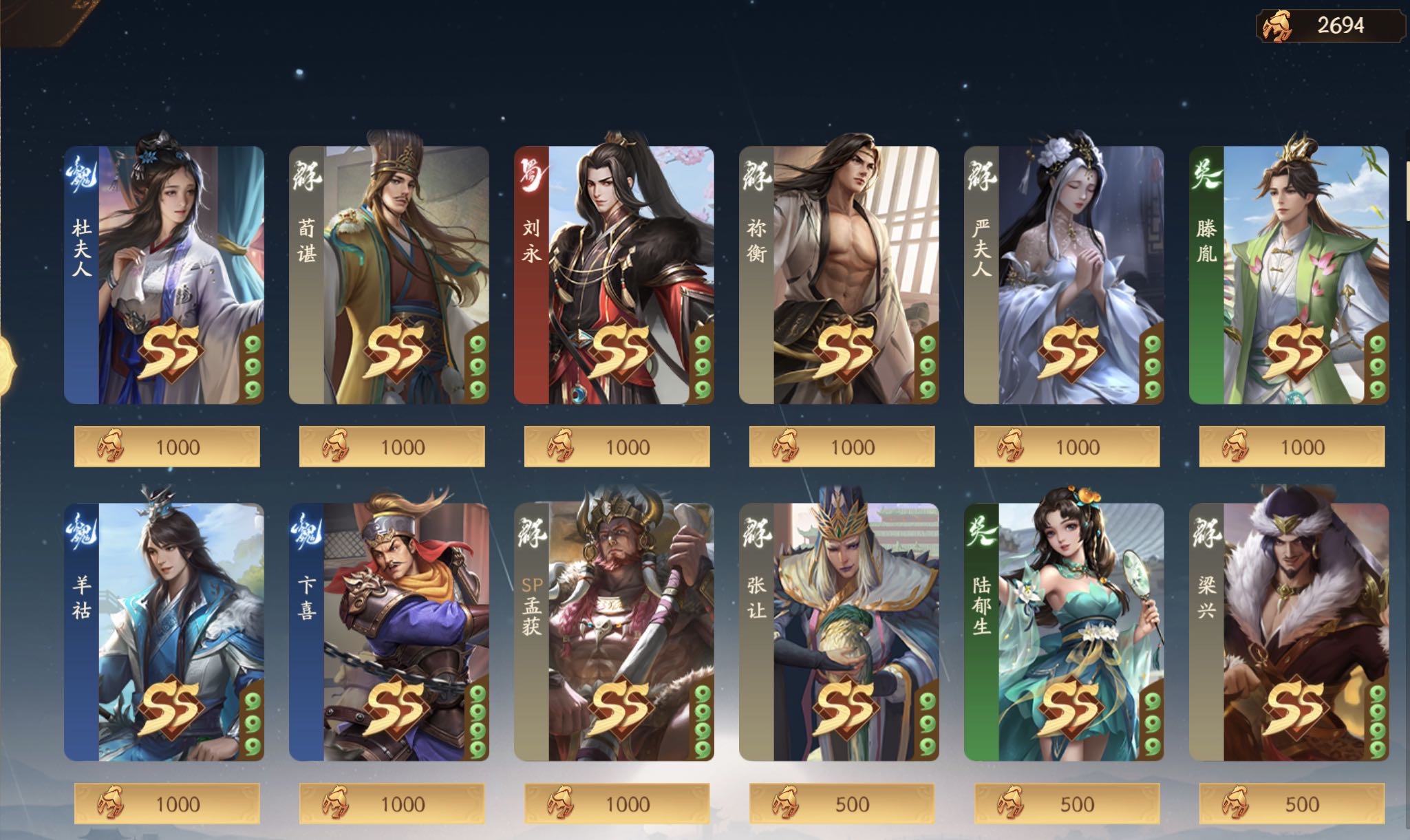Screen dimensions: 1410x840
Task: Purchase 梁兴 for 500 currency
Action: (1292, 804)
